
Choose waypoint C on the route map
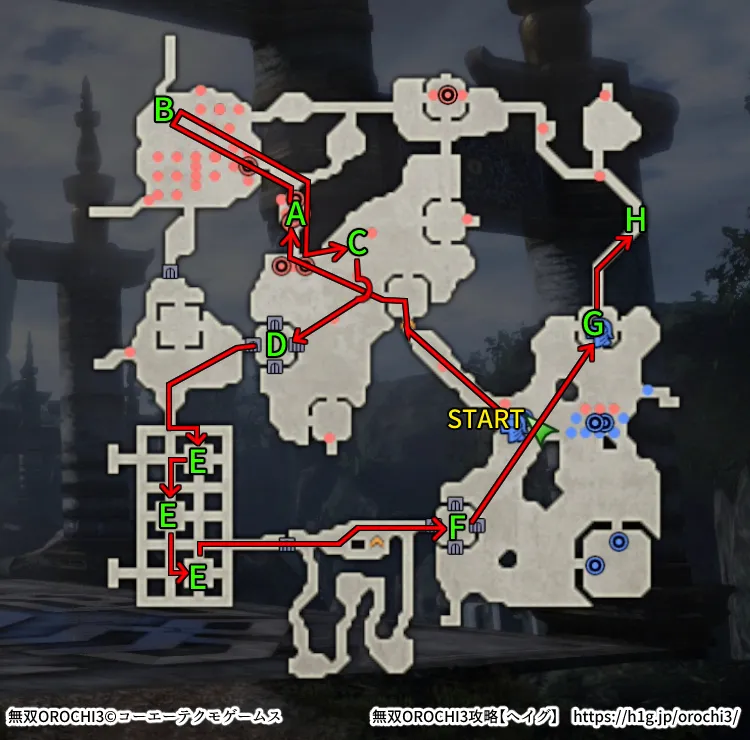pyautogui.click(x=357, y=243)
